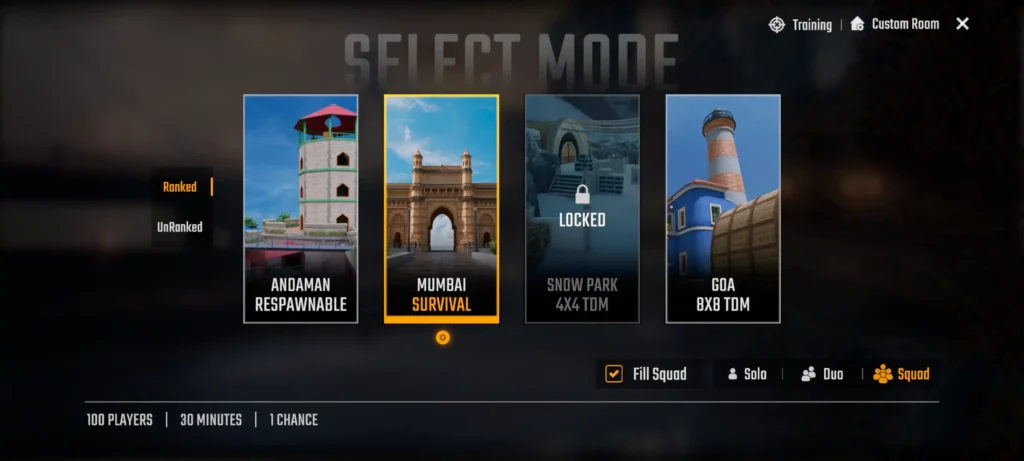The width and height of the screenshot is (1024, 461).
Task: Close the Select Mode screen
Action: pyautogui.click(x=962, y=24)
